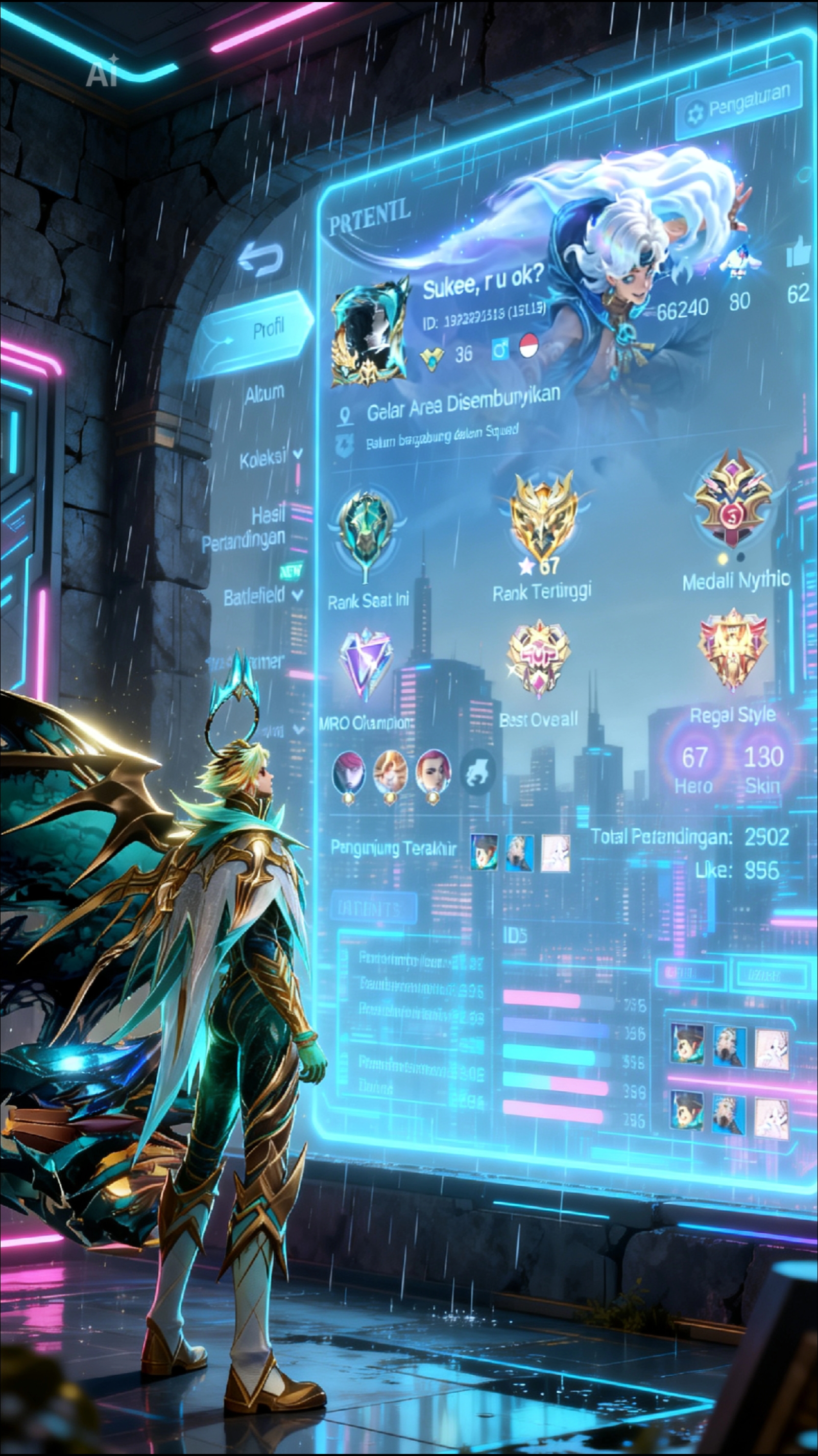818x1456 pixels.
Task: Open the MRO Champion diamond badge
Action: [366, 665]
